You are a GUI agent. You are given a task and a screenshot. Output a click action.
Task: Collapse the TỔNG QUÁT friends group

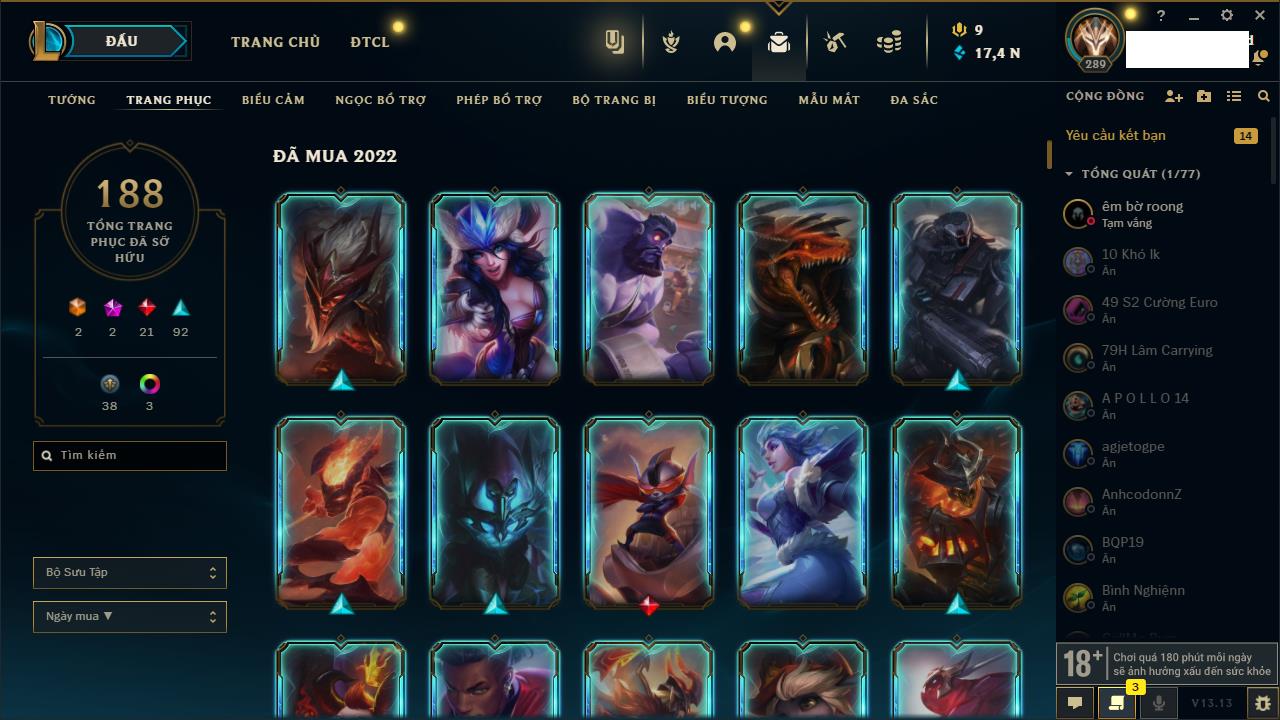[1068, 174]
